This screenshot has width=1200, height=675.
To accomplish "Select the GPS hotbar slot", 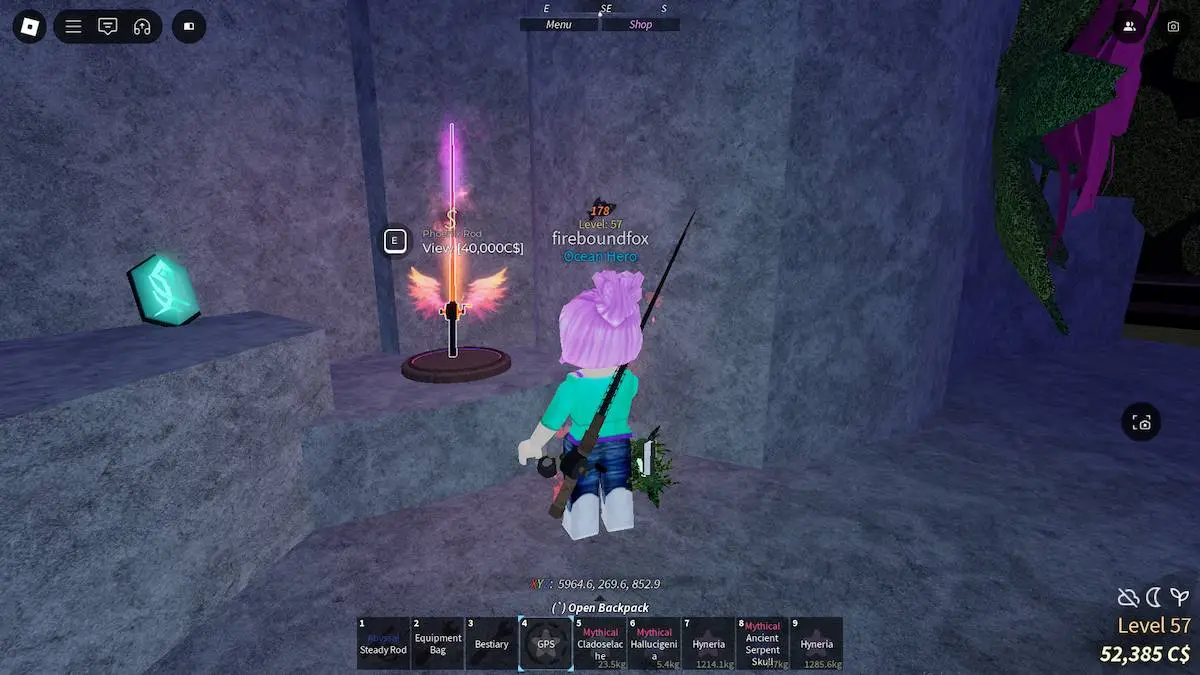I will click(x=546, y=643).
